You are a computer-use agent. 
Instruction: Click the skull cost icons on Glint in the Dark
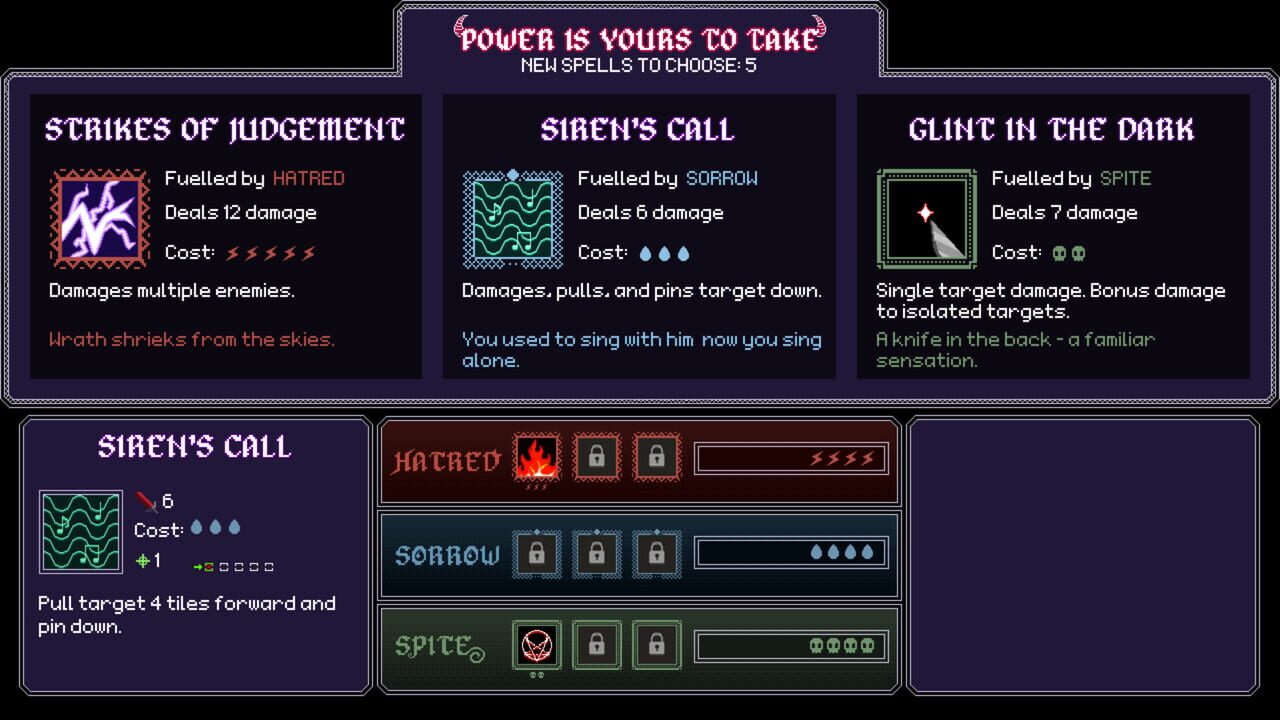[x=1069, y=254]
